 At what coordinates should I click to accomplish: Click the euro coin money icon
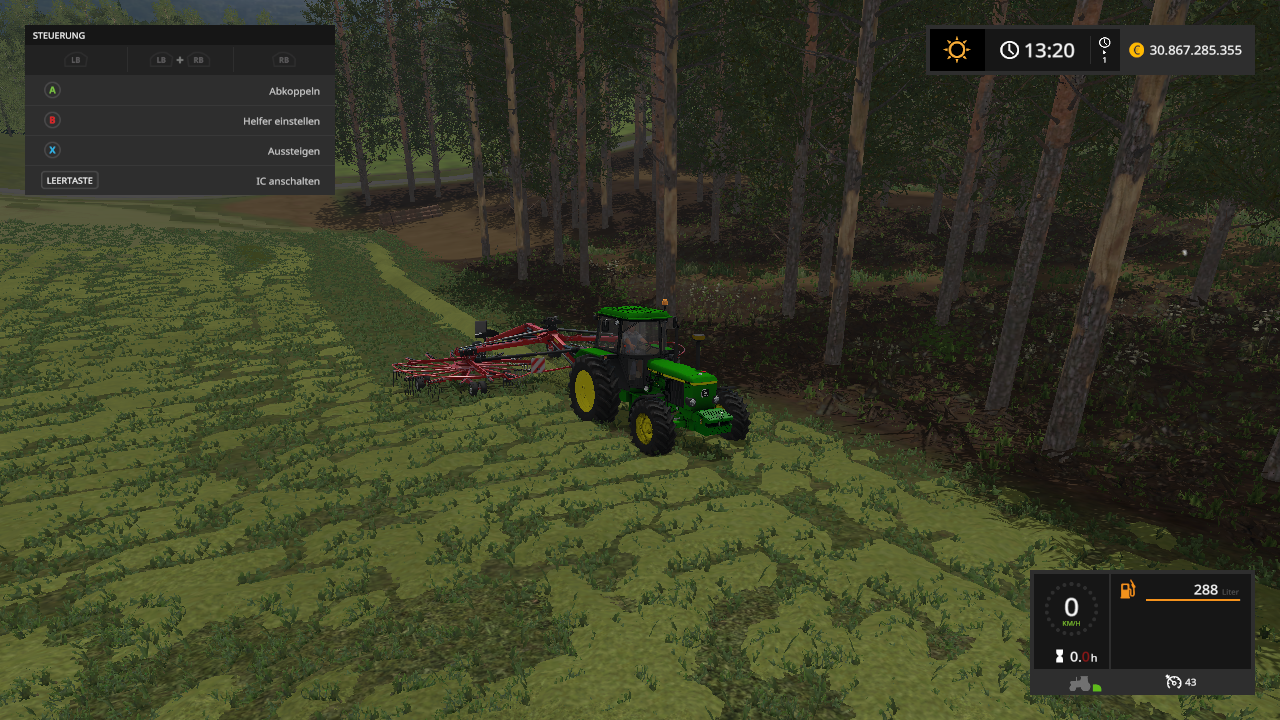coord(1136,50)
